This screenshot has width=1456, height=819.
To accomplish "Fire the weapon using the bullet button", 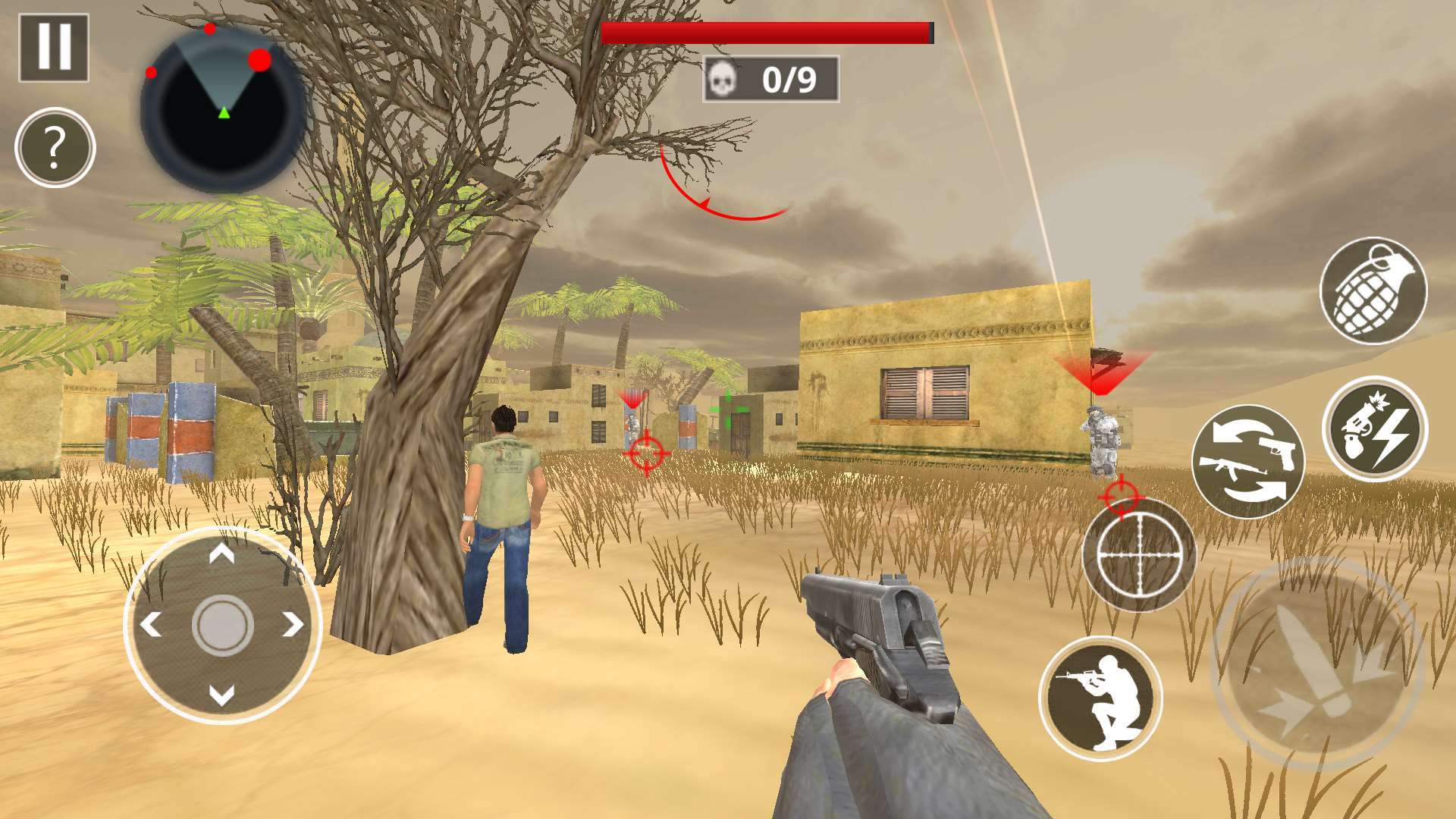I will pyautogui.click(x=1317, y=664).
